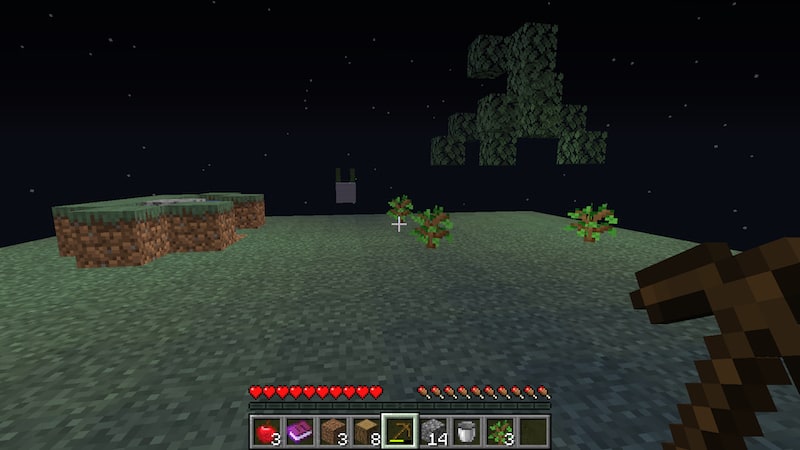Select the oak log stack of 3
800x450 pixels.
tap(332, 432)
